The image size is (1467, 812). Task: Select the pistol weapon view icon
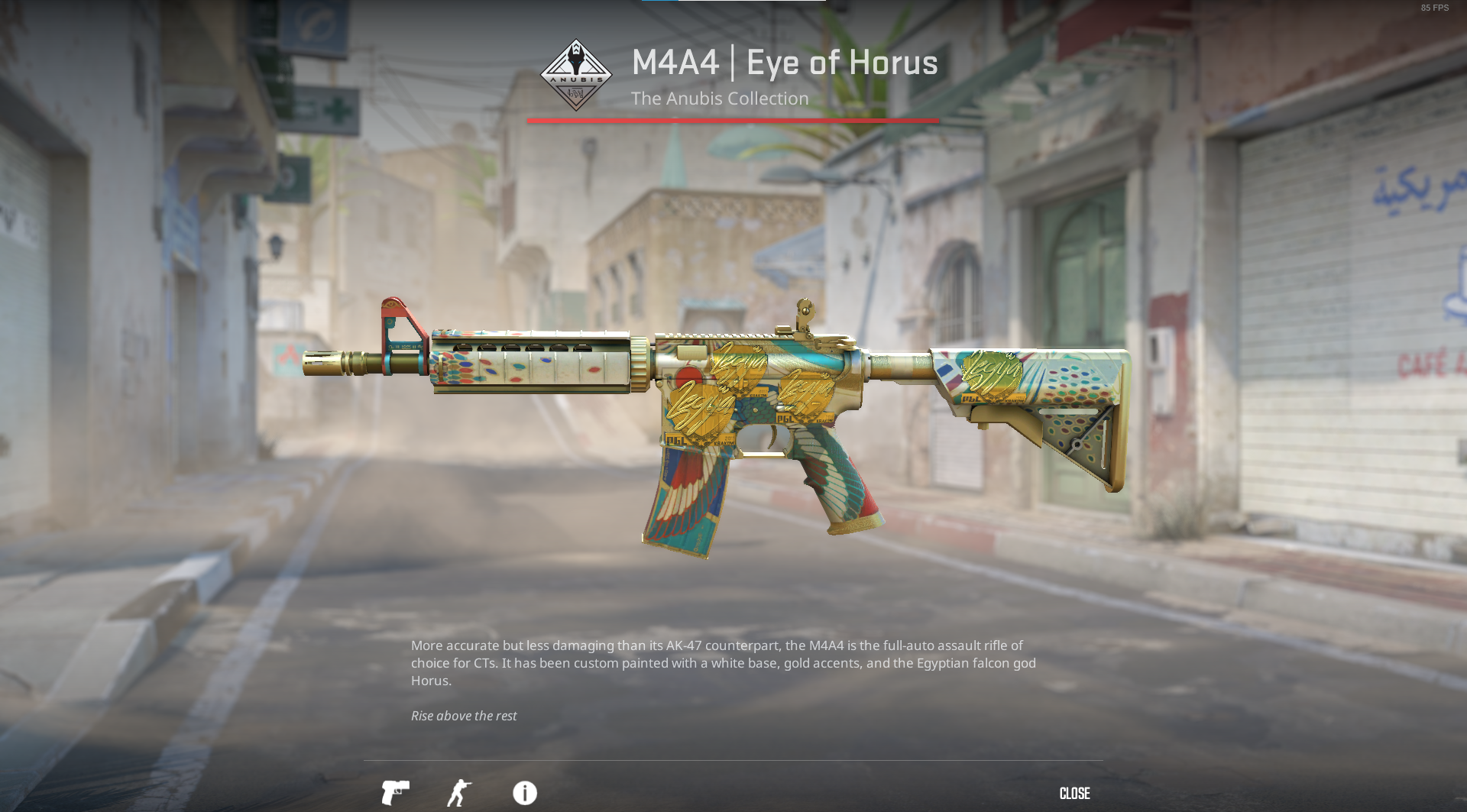coord(395,793)
